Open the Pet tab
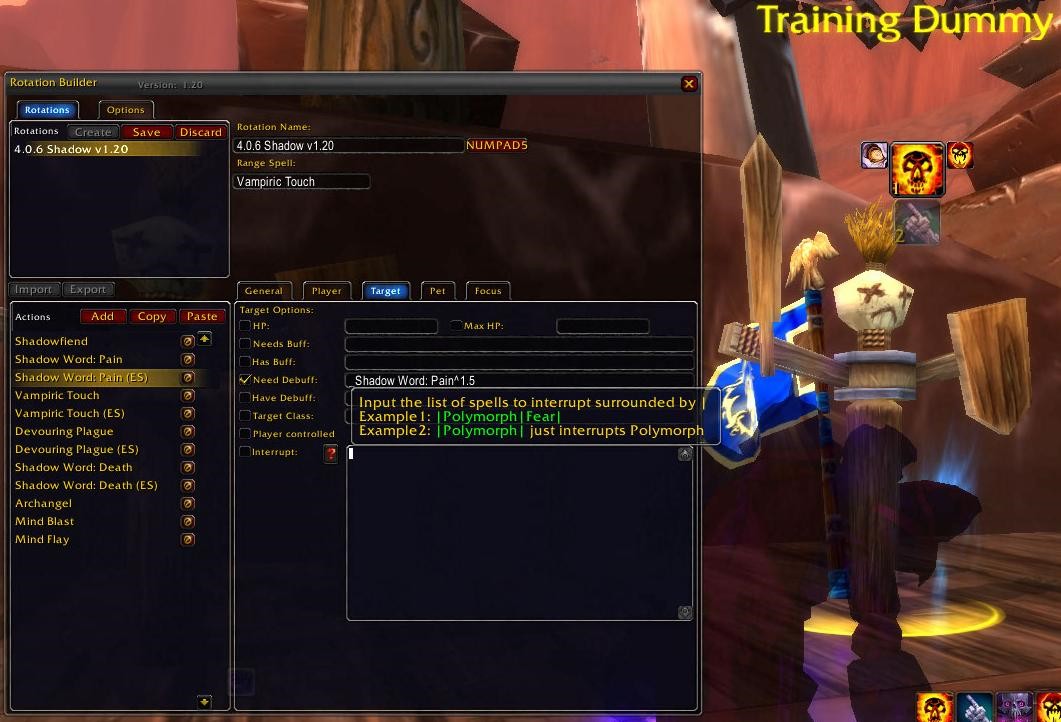This screenshot has width=1061, height=722. tap(438, 291)
